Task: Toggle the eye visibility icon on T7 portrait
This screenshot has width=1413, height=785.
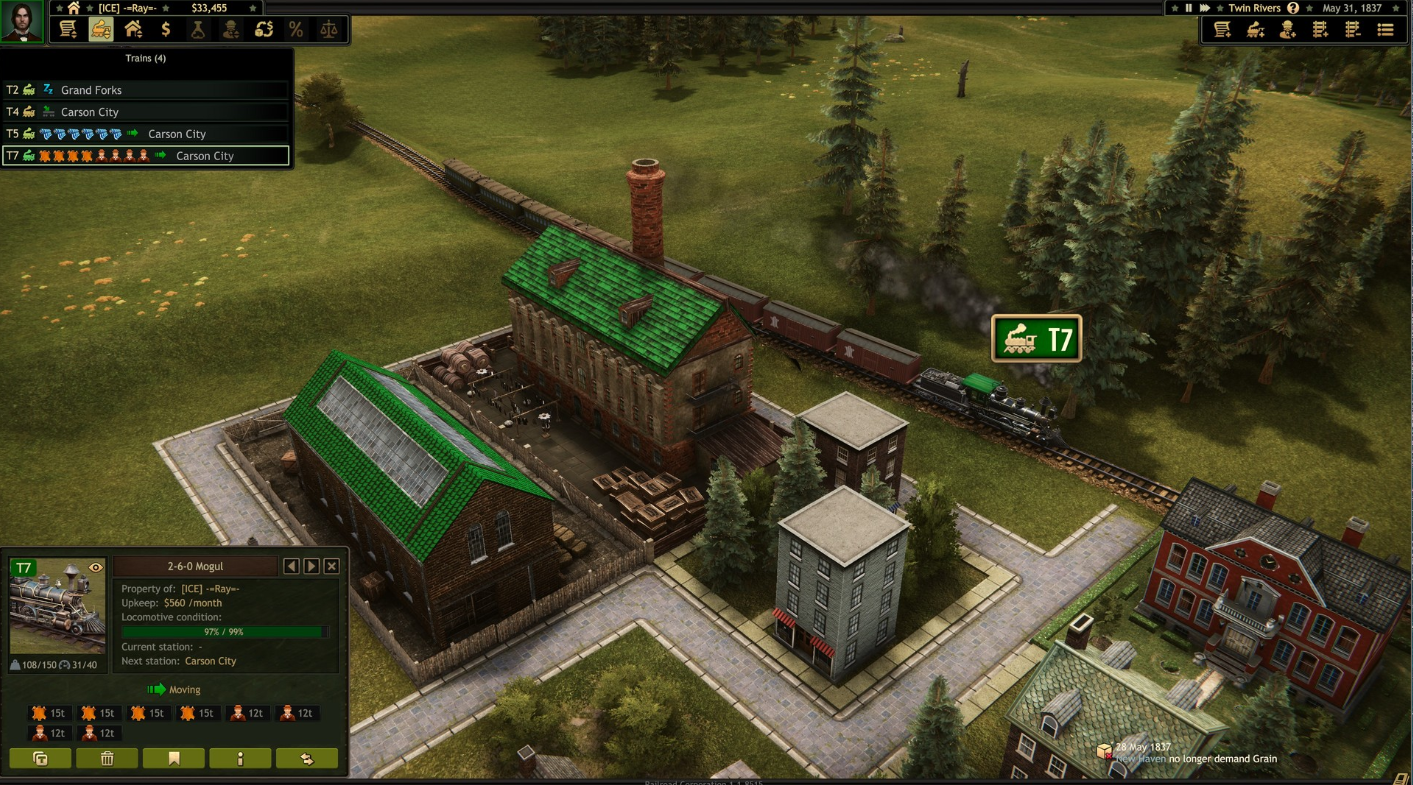Action: point(94,567)
